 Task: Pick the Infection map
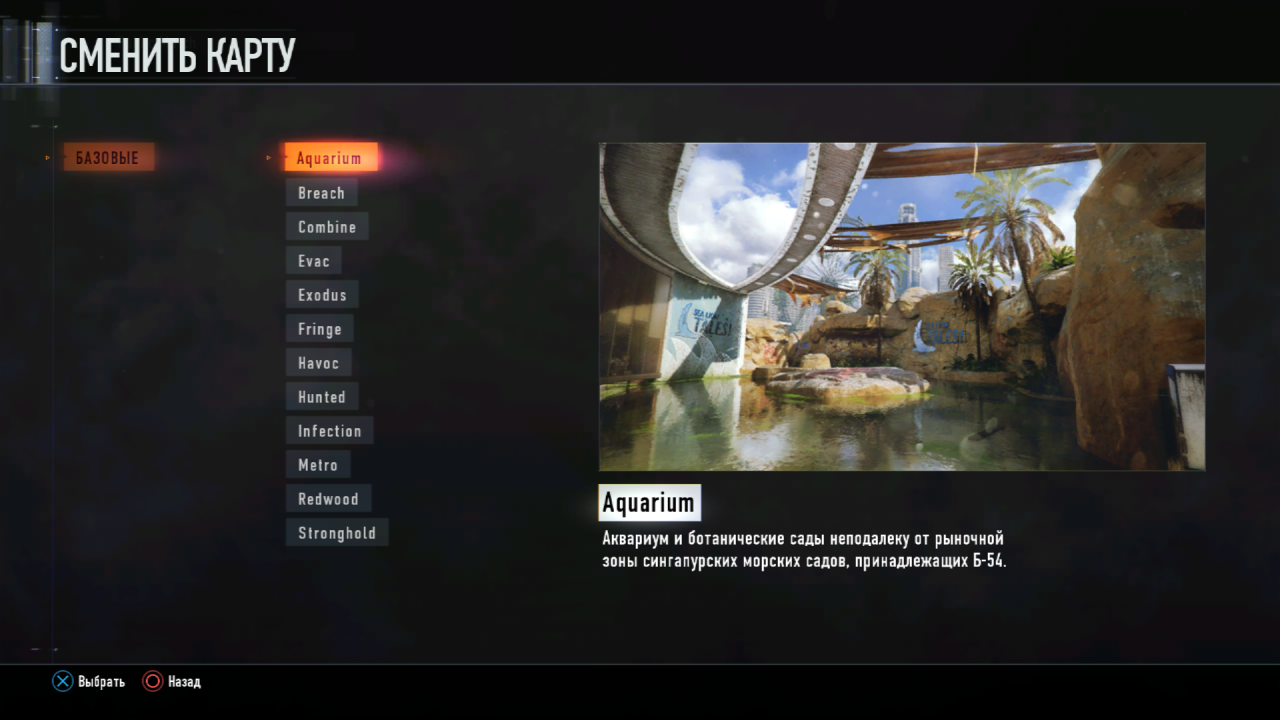click(330, 431)
